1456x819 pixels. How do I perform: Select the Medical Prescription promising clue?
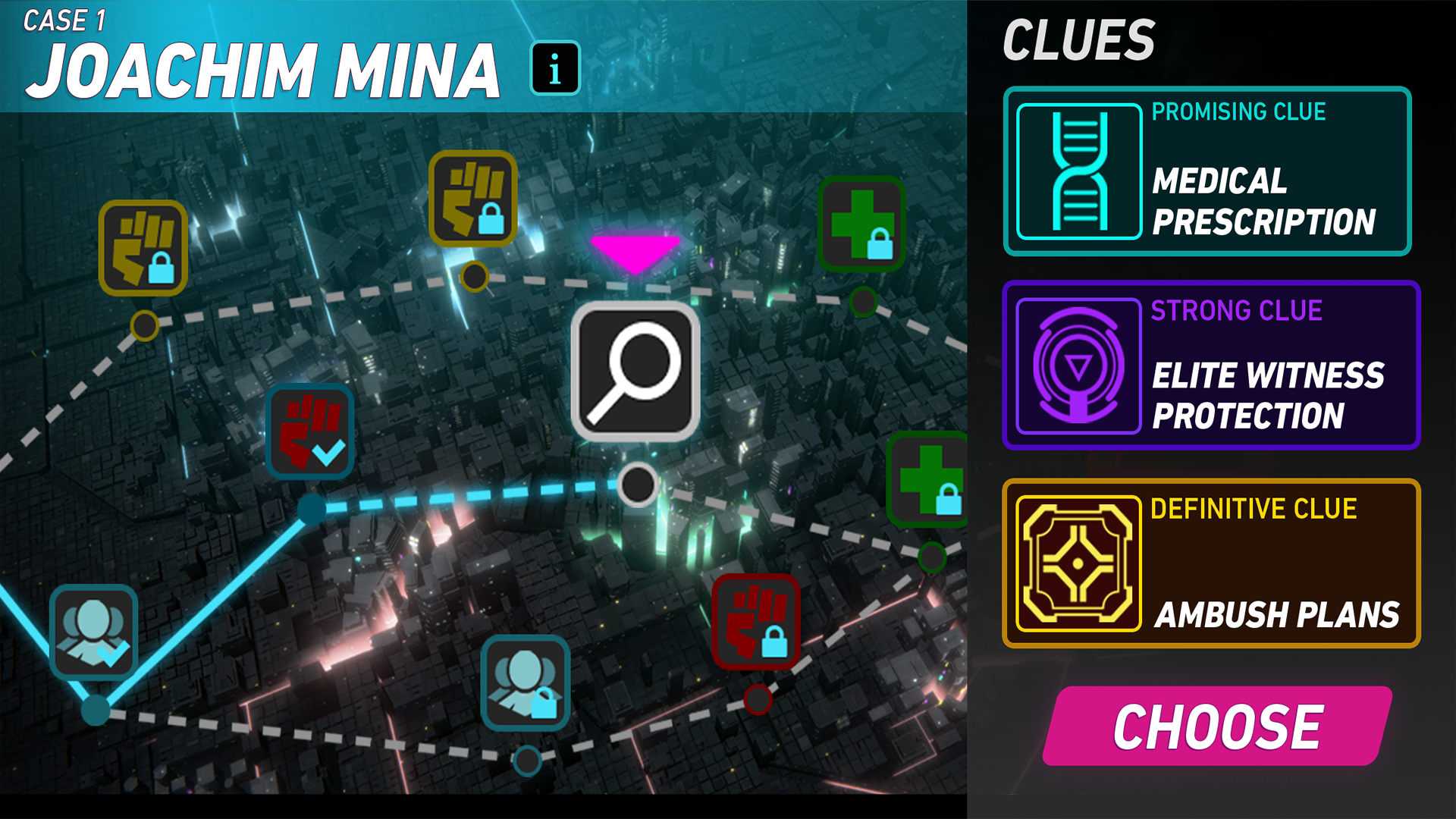coord(1207,171)
